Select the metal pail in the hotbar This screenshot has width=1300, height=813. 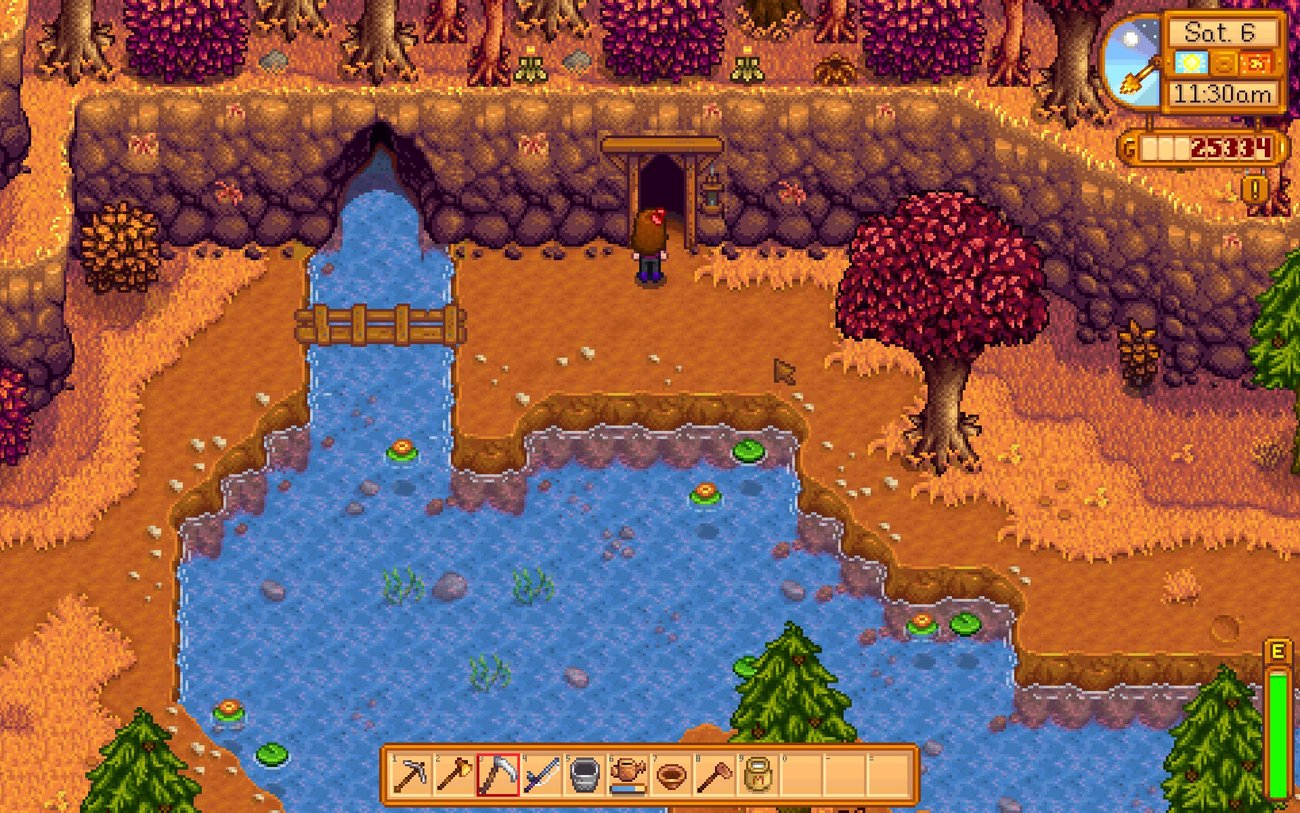(x=585, y=775)
